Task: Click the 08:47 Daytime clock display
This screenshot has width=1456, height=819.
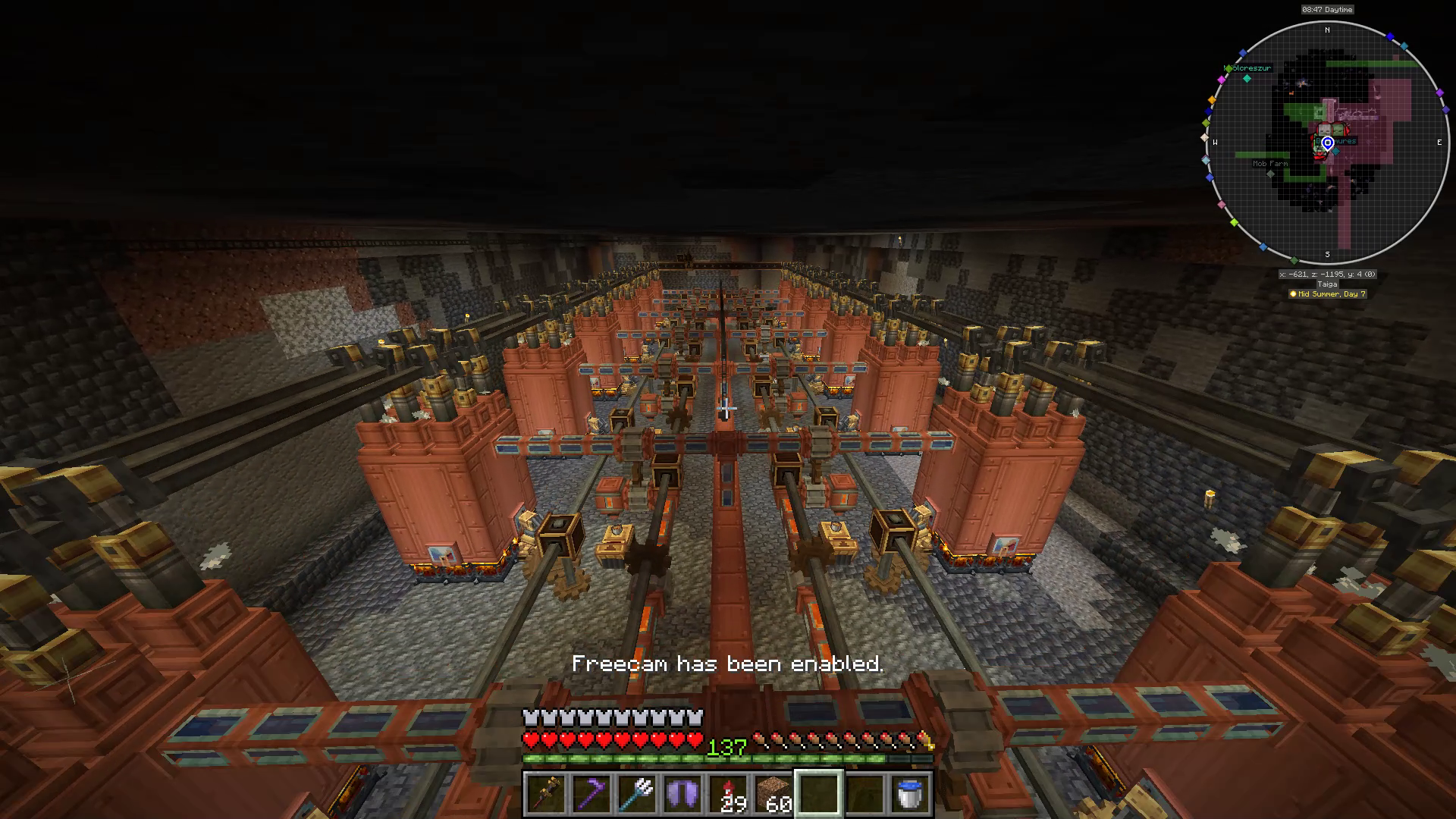Action: coord(1327,10)
